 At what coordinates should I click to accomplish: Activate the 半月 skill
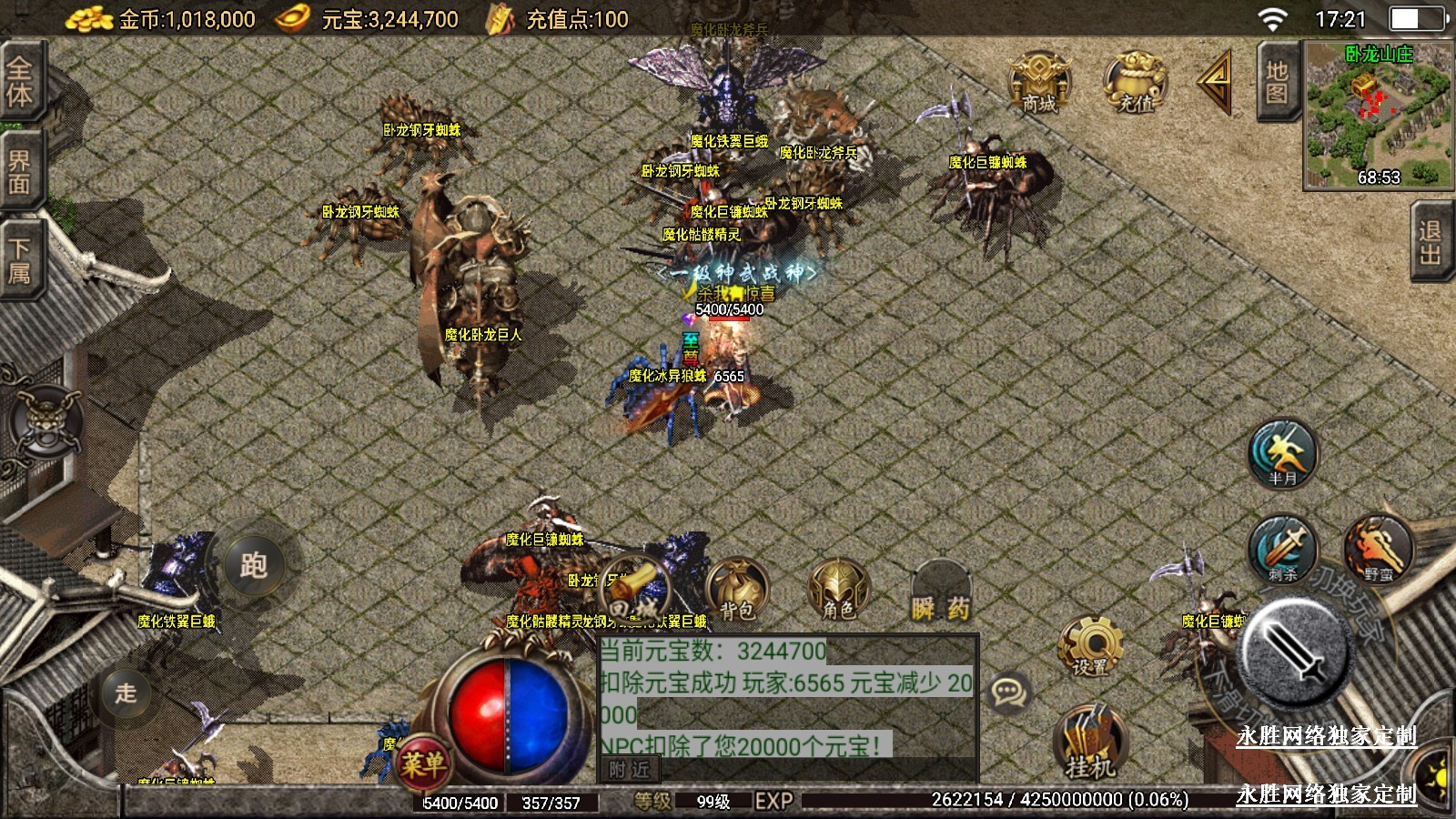pos(1283,453)
